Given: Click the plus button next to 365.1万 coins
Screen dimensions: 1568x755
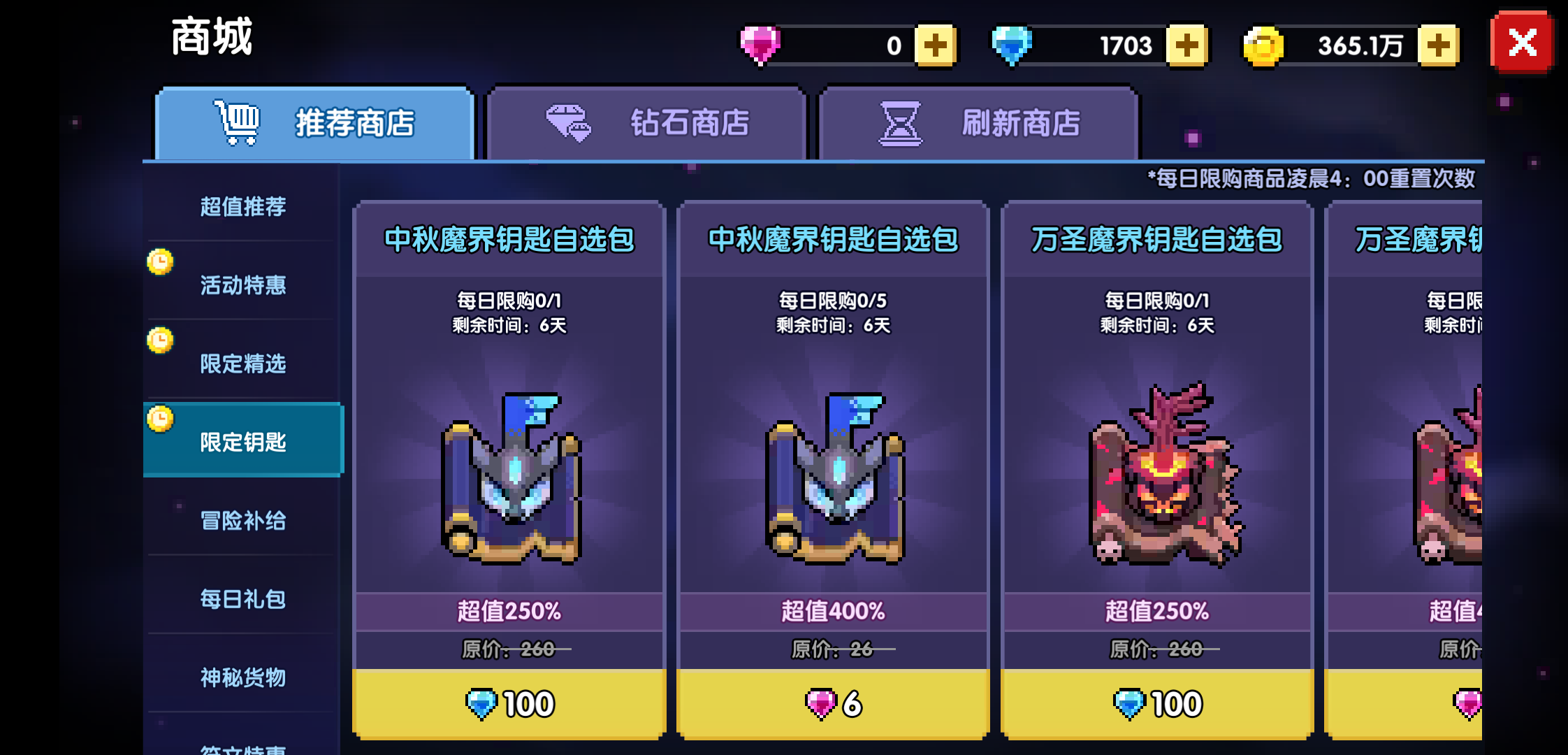Looking at the screenshot, I should 1437,44.
